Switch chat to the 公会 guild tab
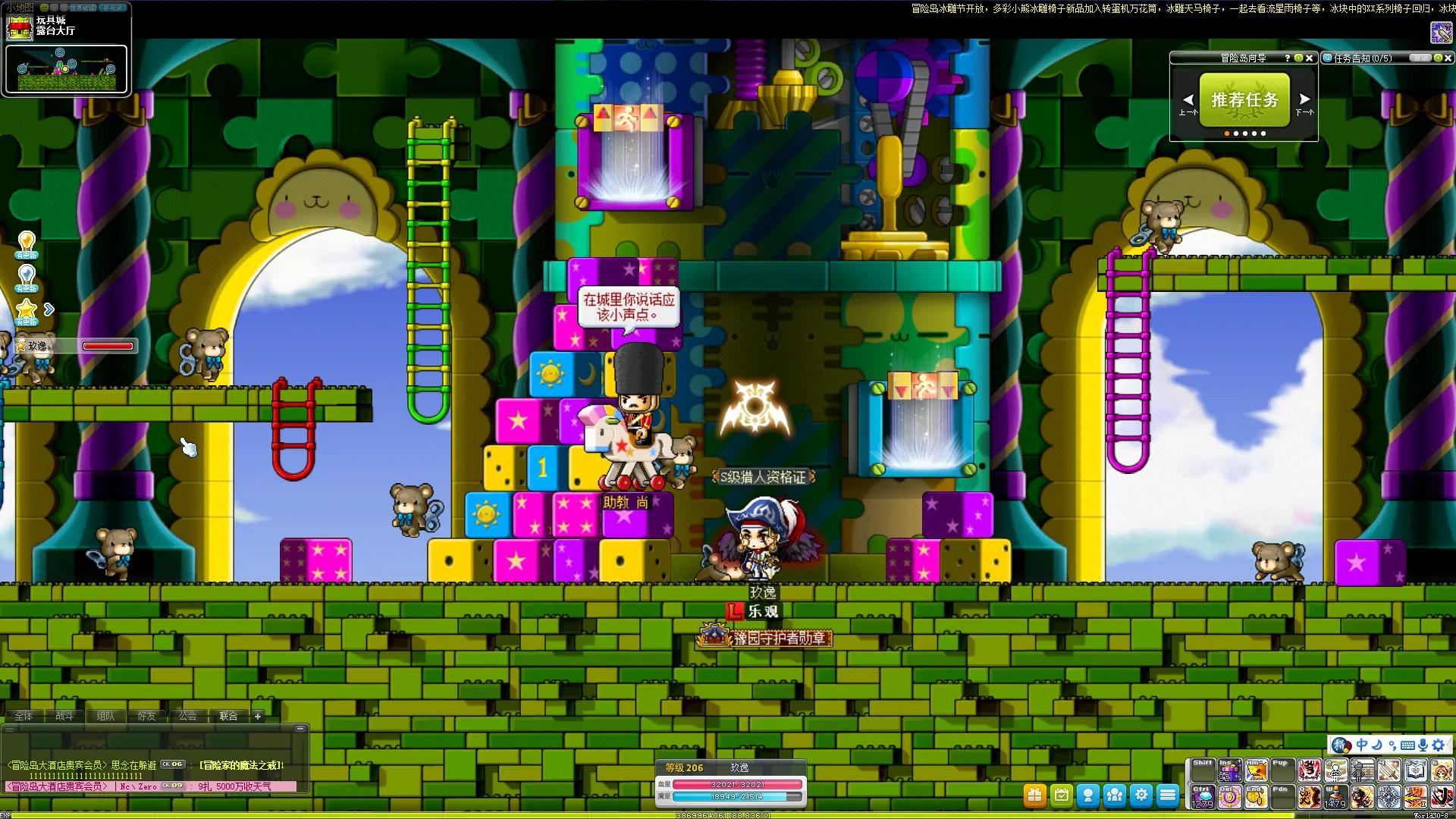 pos(187,716)
